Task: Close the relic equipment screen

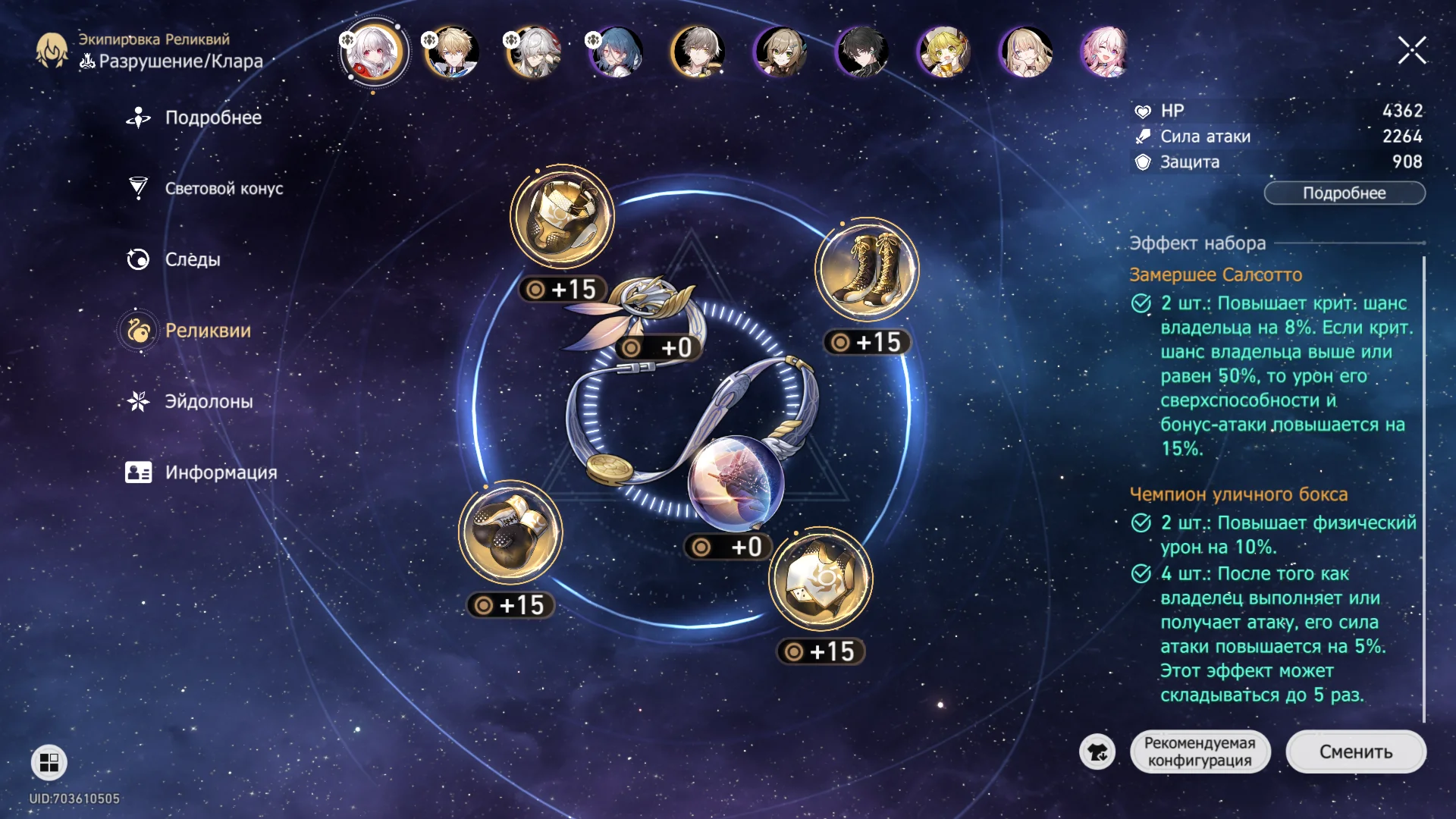Action: pos(1412,51)
